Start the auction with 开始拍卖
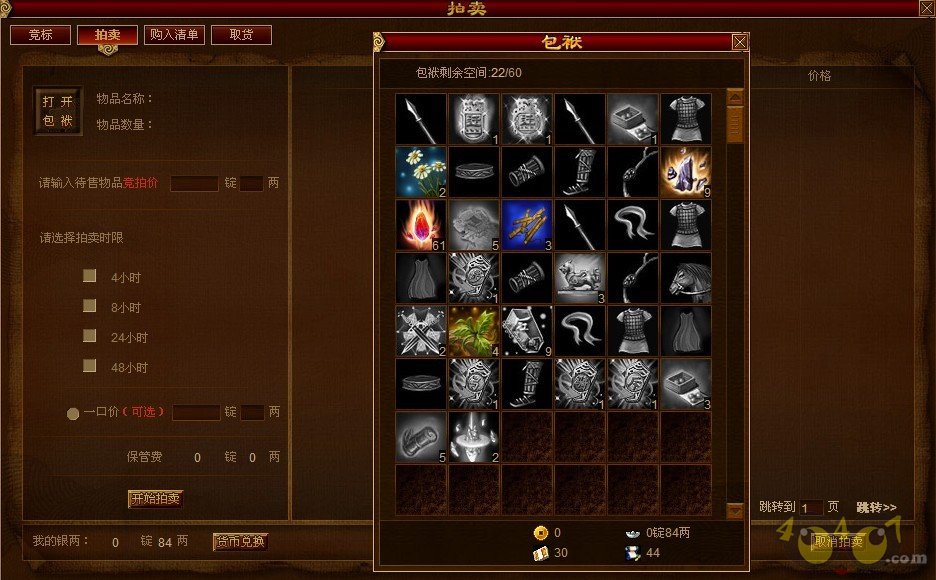 click(x=155, y=498)
